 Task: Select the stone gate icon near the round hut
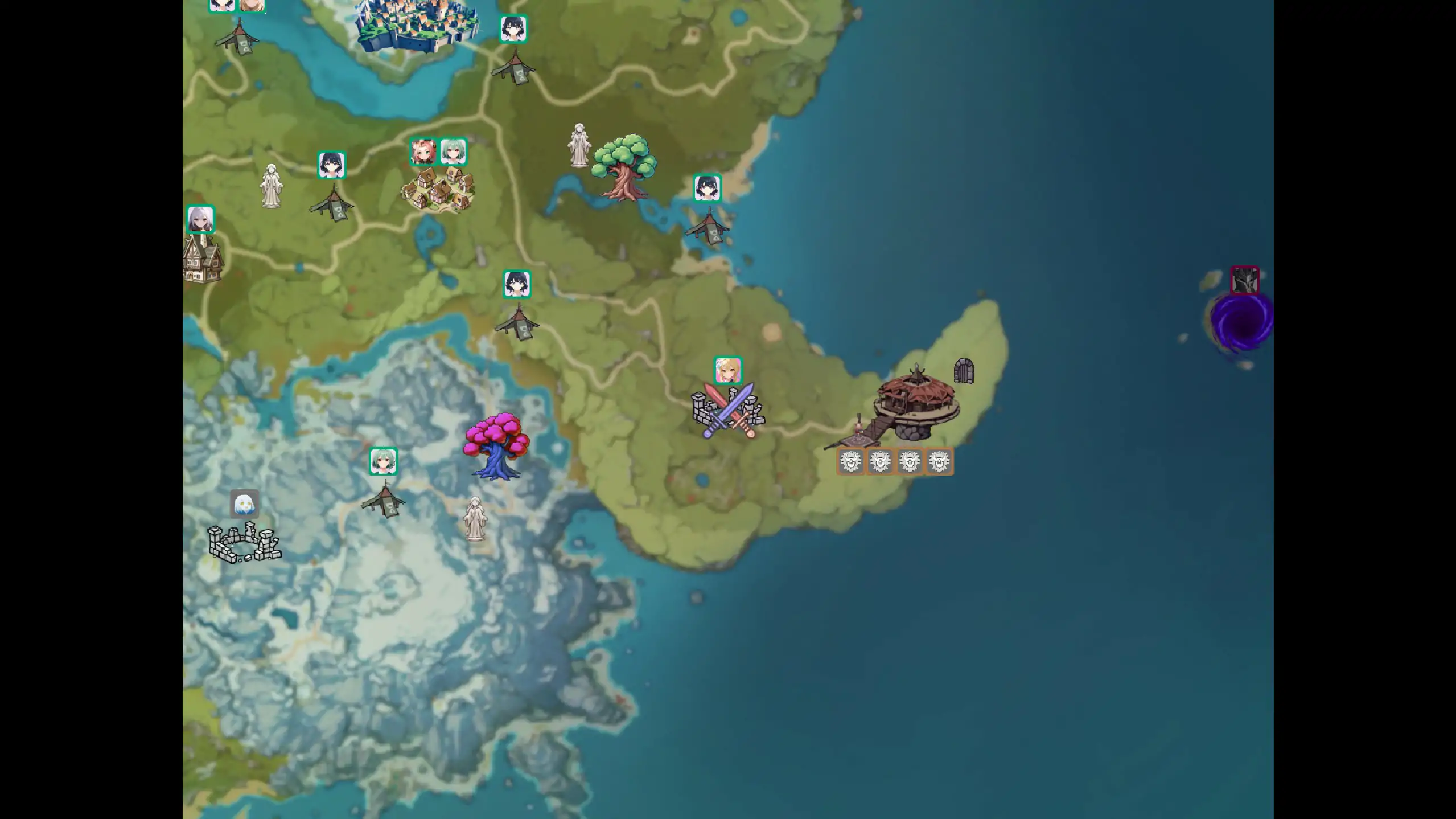[x=964, y=371]
